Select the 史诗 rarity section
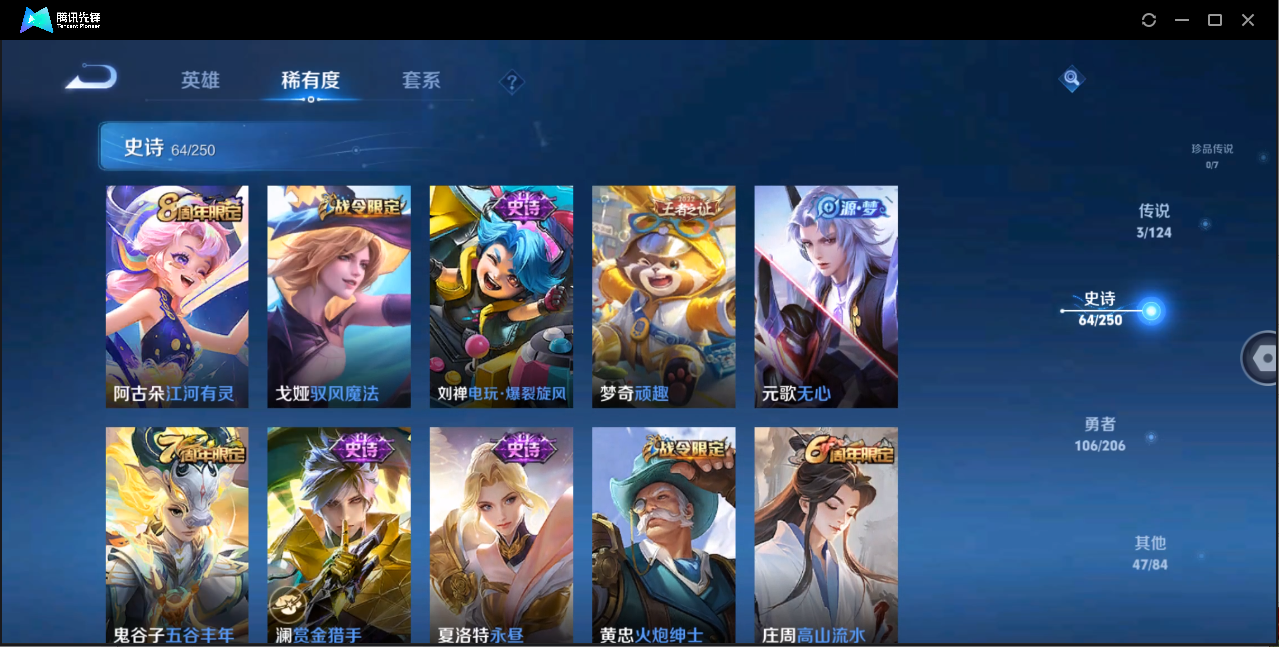The height and width of the screenshot is (647, 1279). click(1101, 309)
